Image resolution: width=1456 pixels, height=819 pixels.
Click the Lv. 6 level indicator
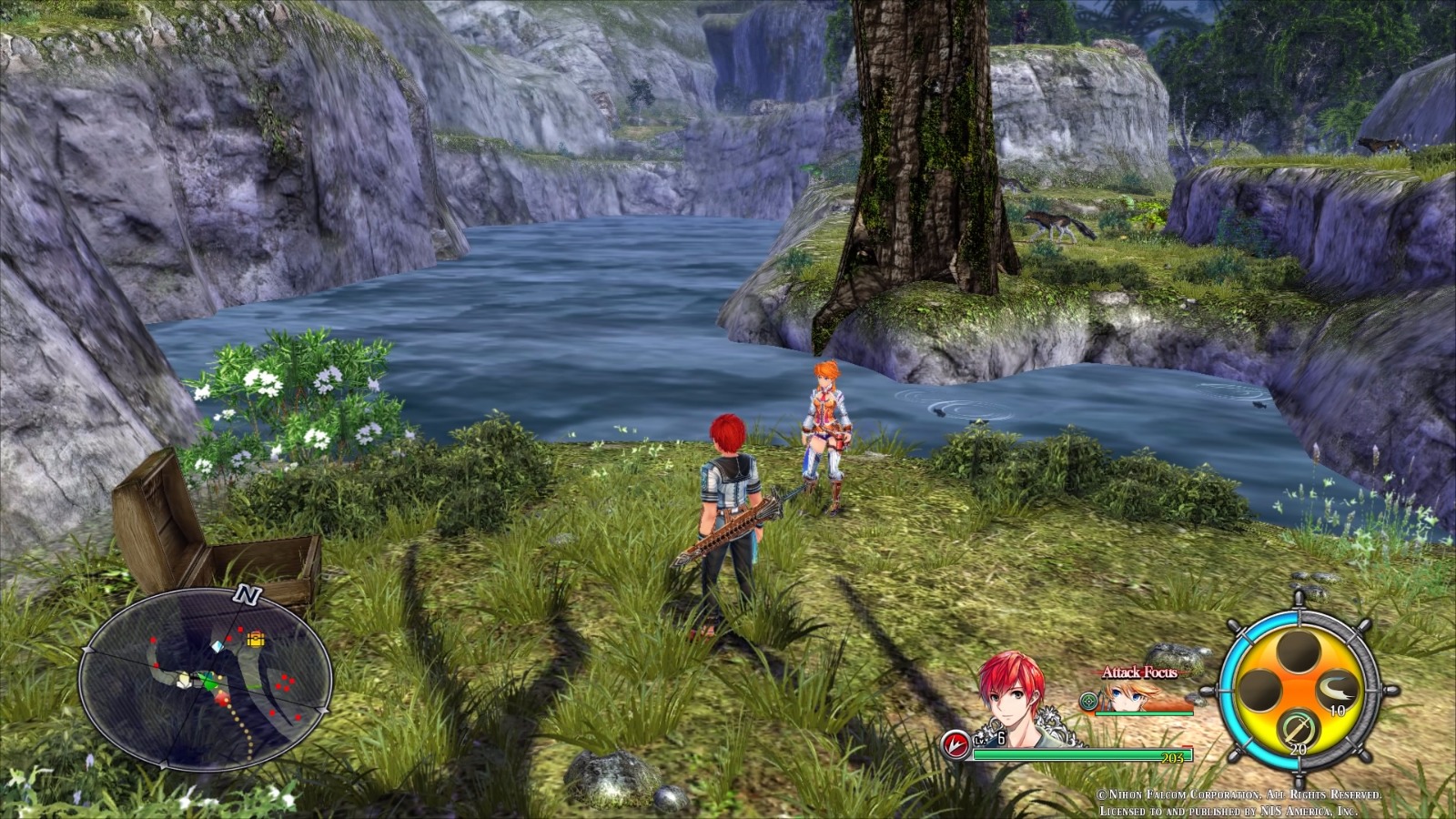[991, 739]
